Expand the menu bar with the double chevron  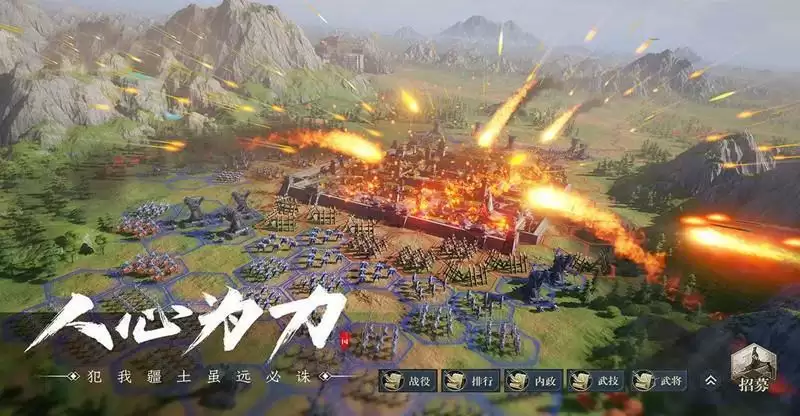coord(710,380)
